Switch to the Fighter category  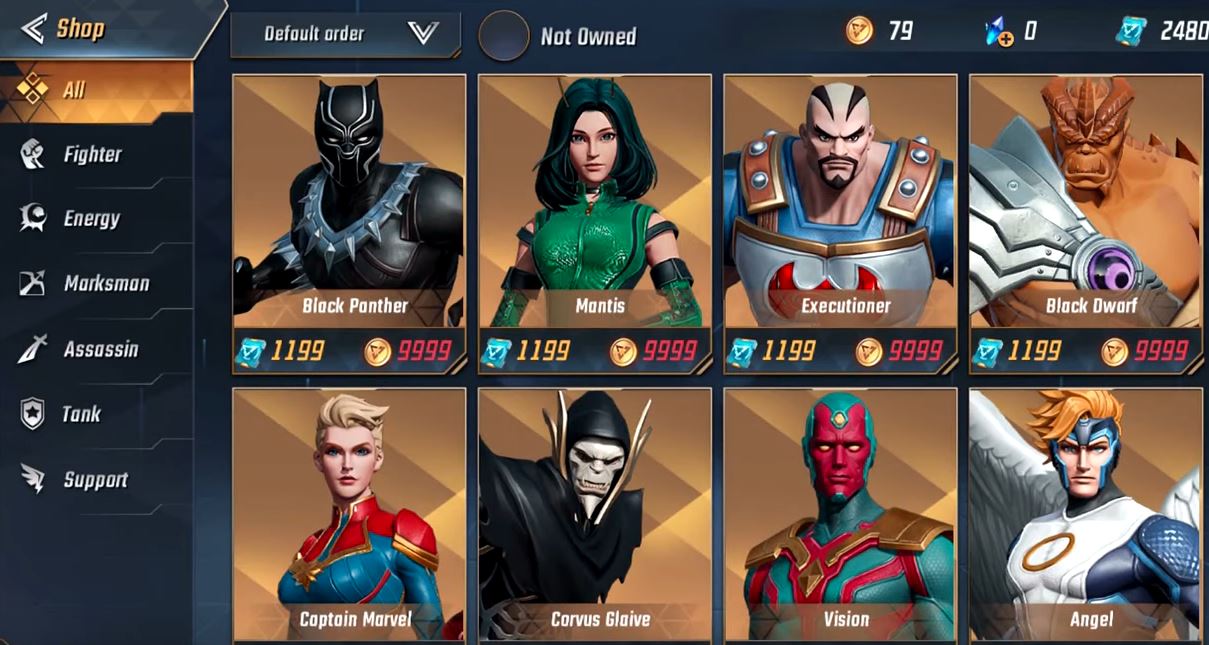pos(92,155)
